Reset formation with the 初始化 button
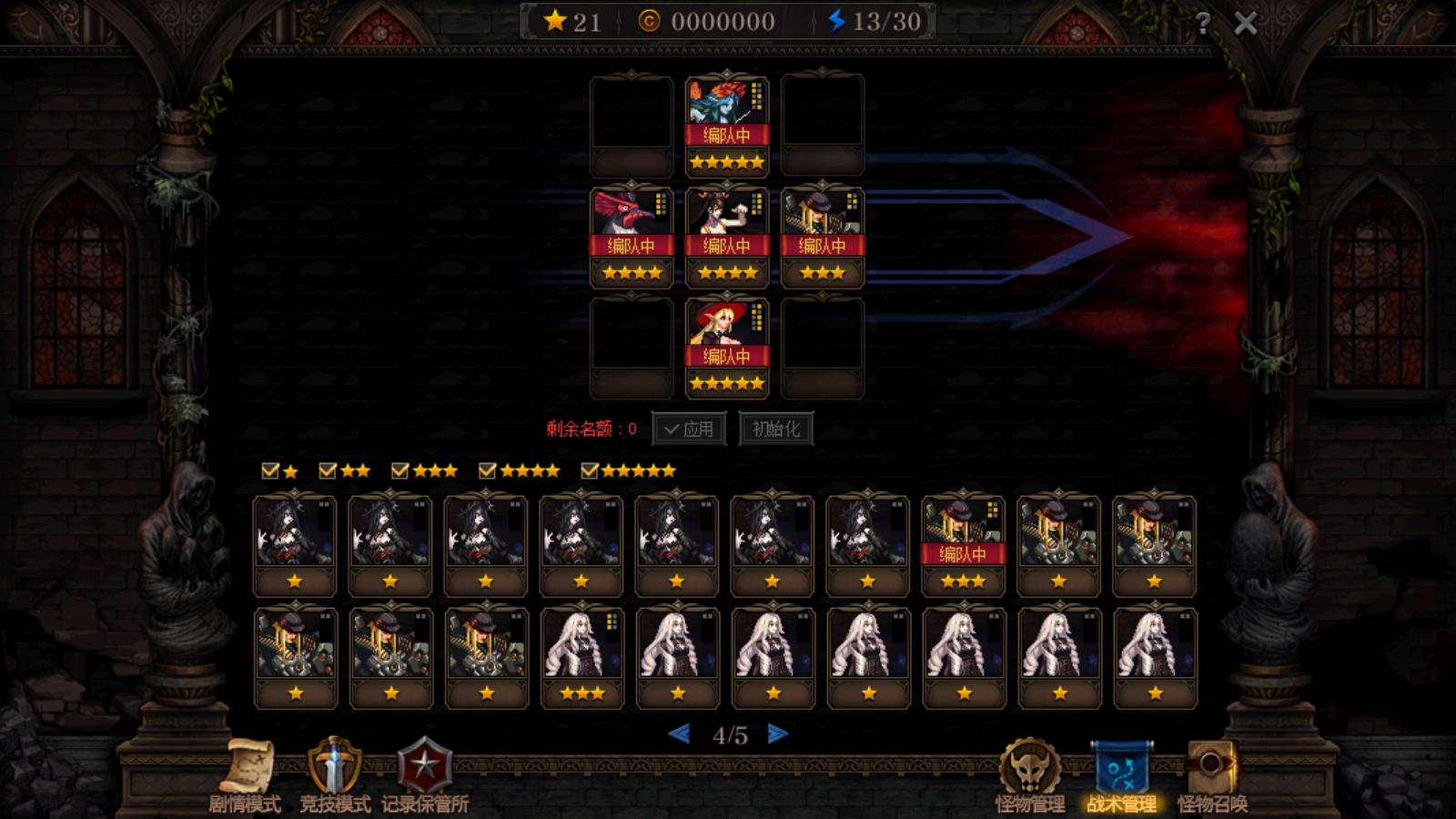The width and height of the screenshot is (1456, 819). point(776,429)
